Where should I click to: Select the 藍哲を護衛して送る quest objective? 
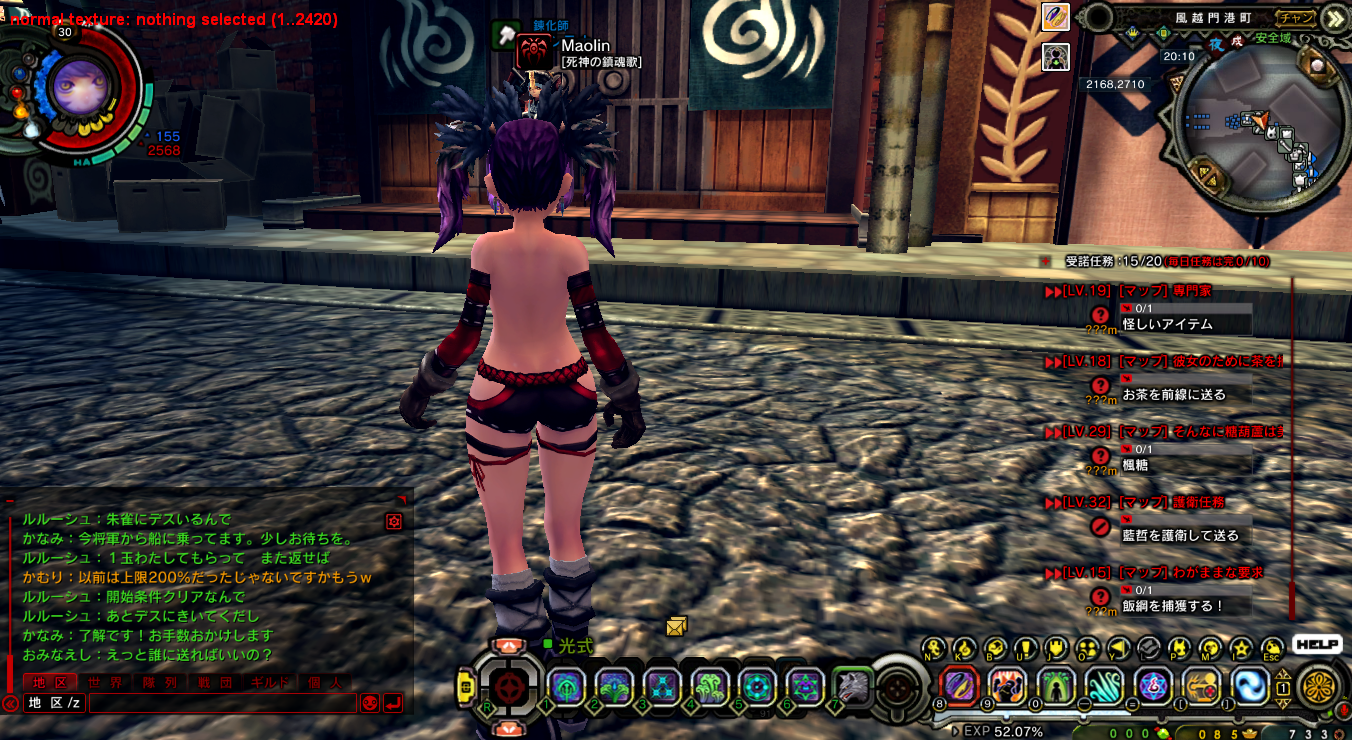1180,535
